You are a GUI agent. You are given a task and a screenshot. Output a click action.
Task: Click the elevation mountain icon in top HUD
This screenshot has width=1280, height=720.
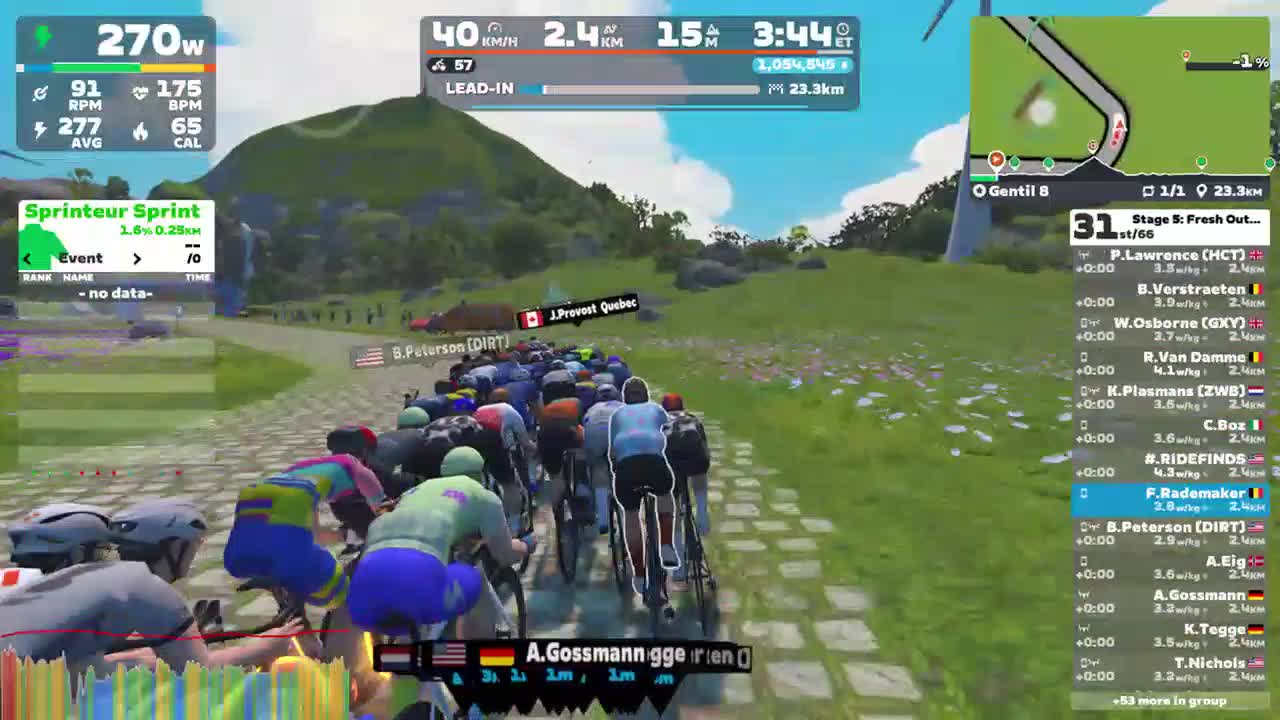click(x=710, y=30)
